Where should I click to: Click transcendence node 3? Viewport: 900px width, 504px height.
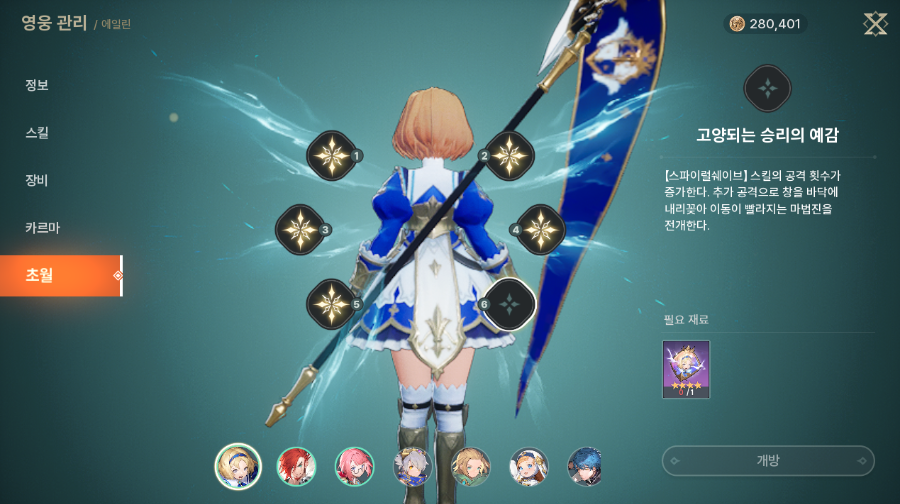coord(299,229)
